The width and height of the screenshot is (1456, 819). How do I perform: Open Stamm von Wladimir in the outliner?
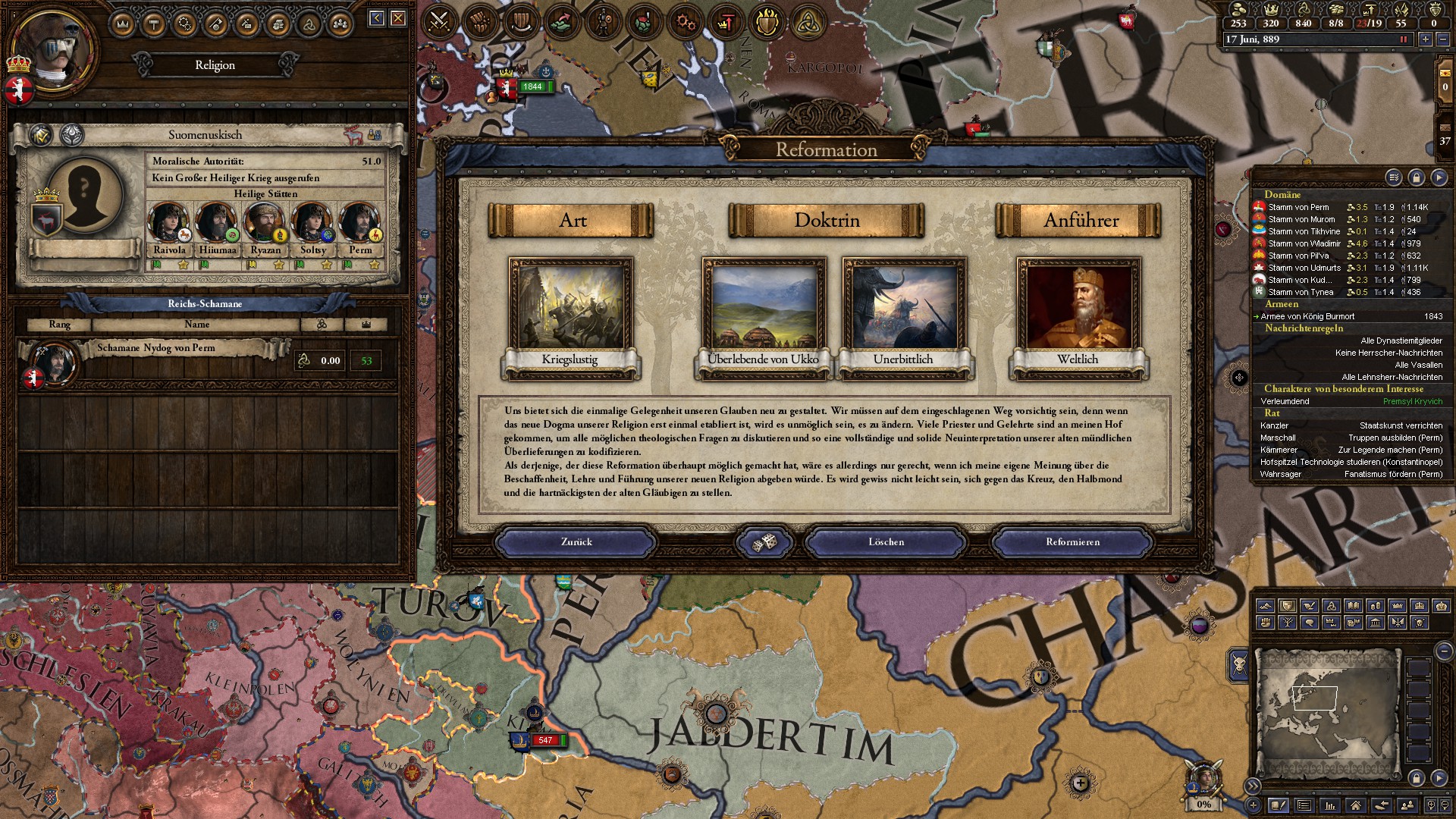1304,243
